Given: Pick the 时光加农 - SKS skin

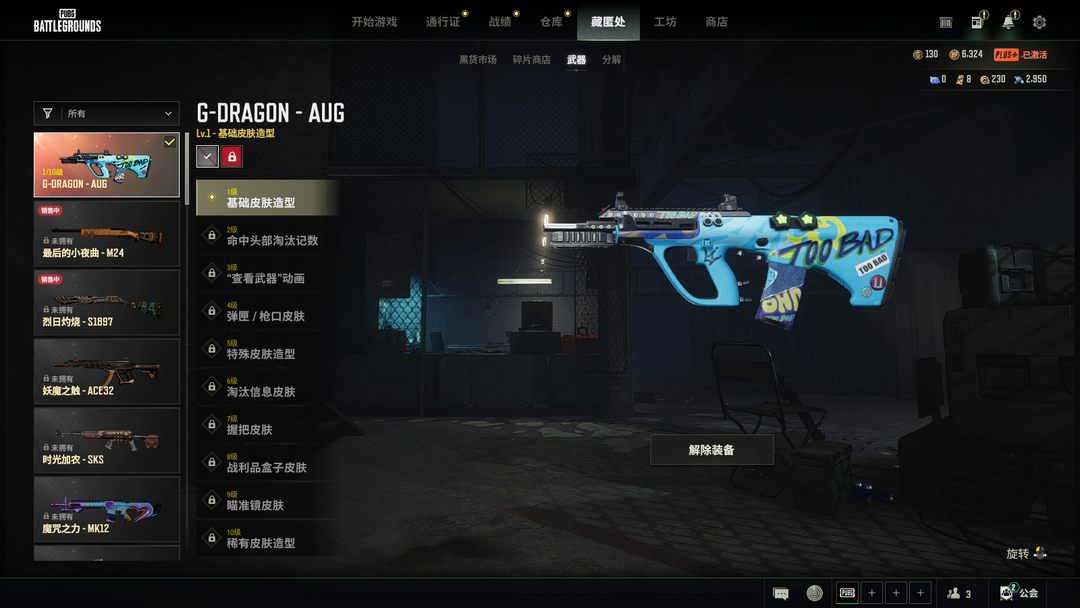Looking at the screenshot, I should [x=107, y=440].
